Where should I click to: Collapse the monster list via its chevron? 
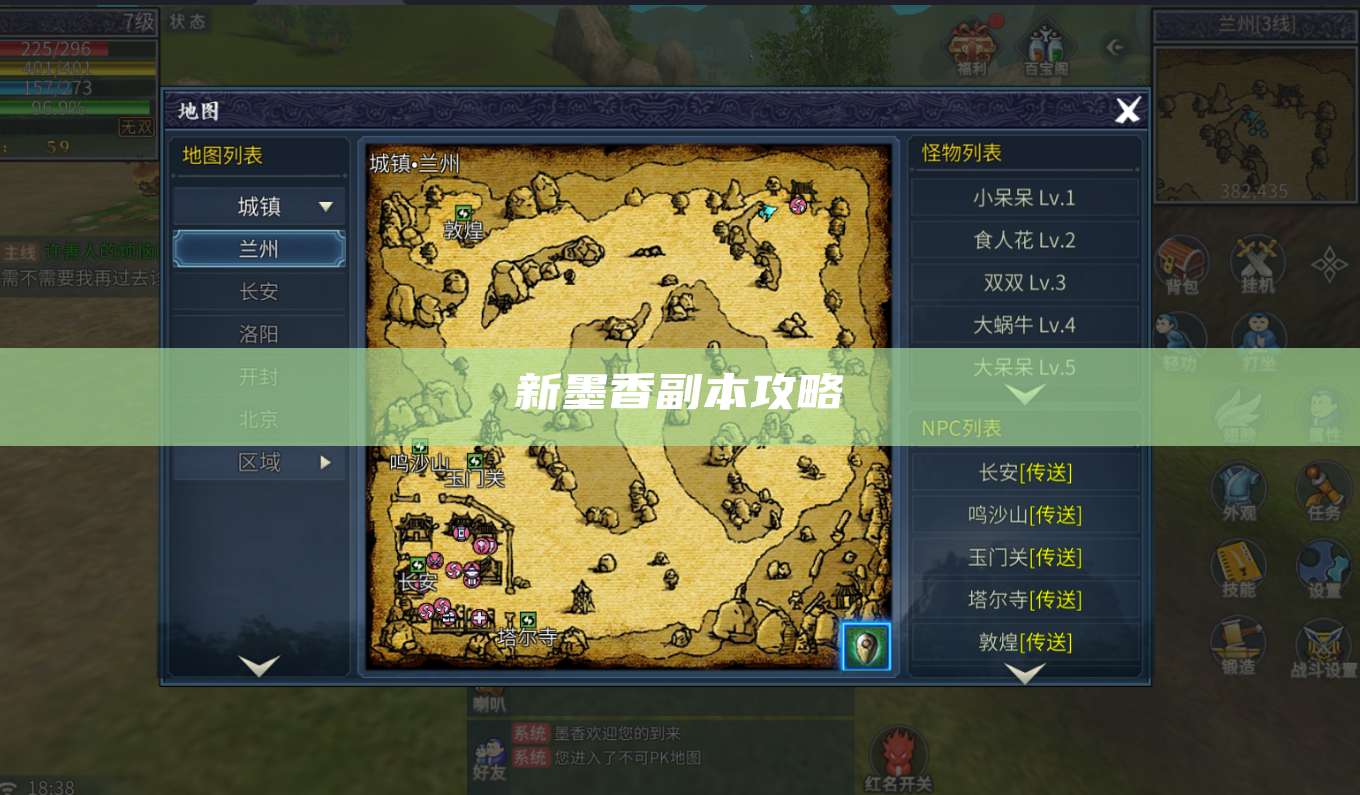[1025, 393]
